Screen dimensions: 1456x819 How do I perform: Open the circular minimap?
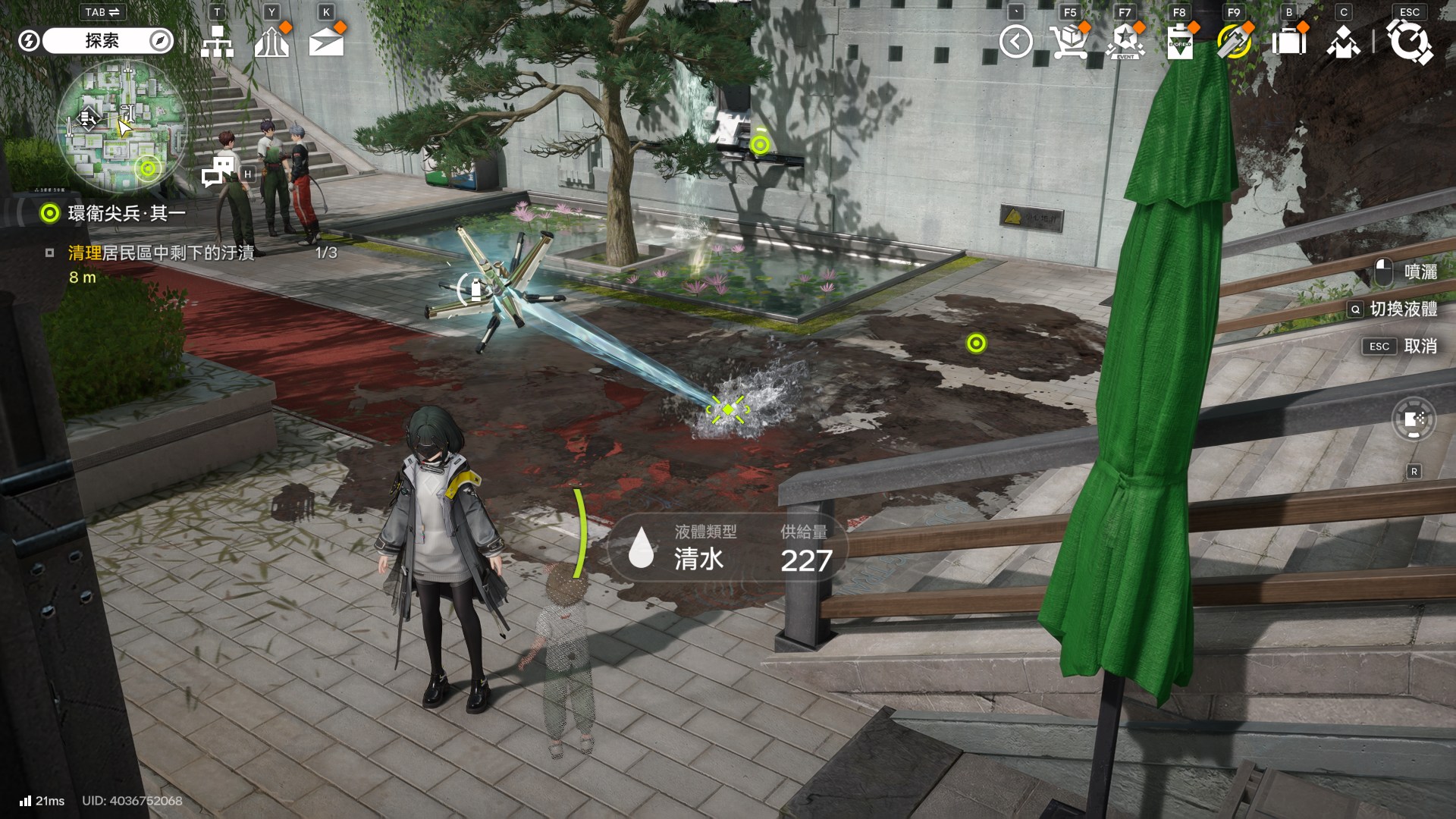121,126
